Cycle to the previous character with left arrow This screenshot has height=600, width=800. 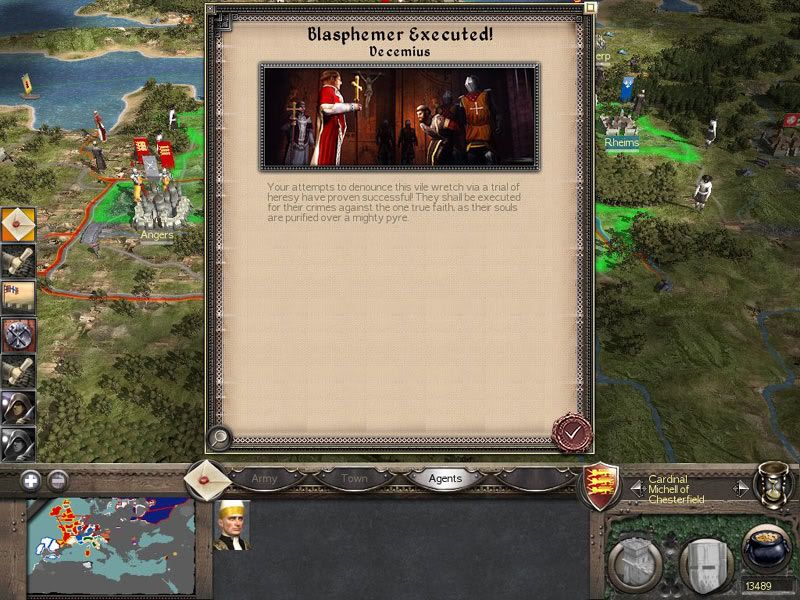pyautogui.click(x=637, y=488)
